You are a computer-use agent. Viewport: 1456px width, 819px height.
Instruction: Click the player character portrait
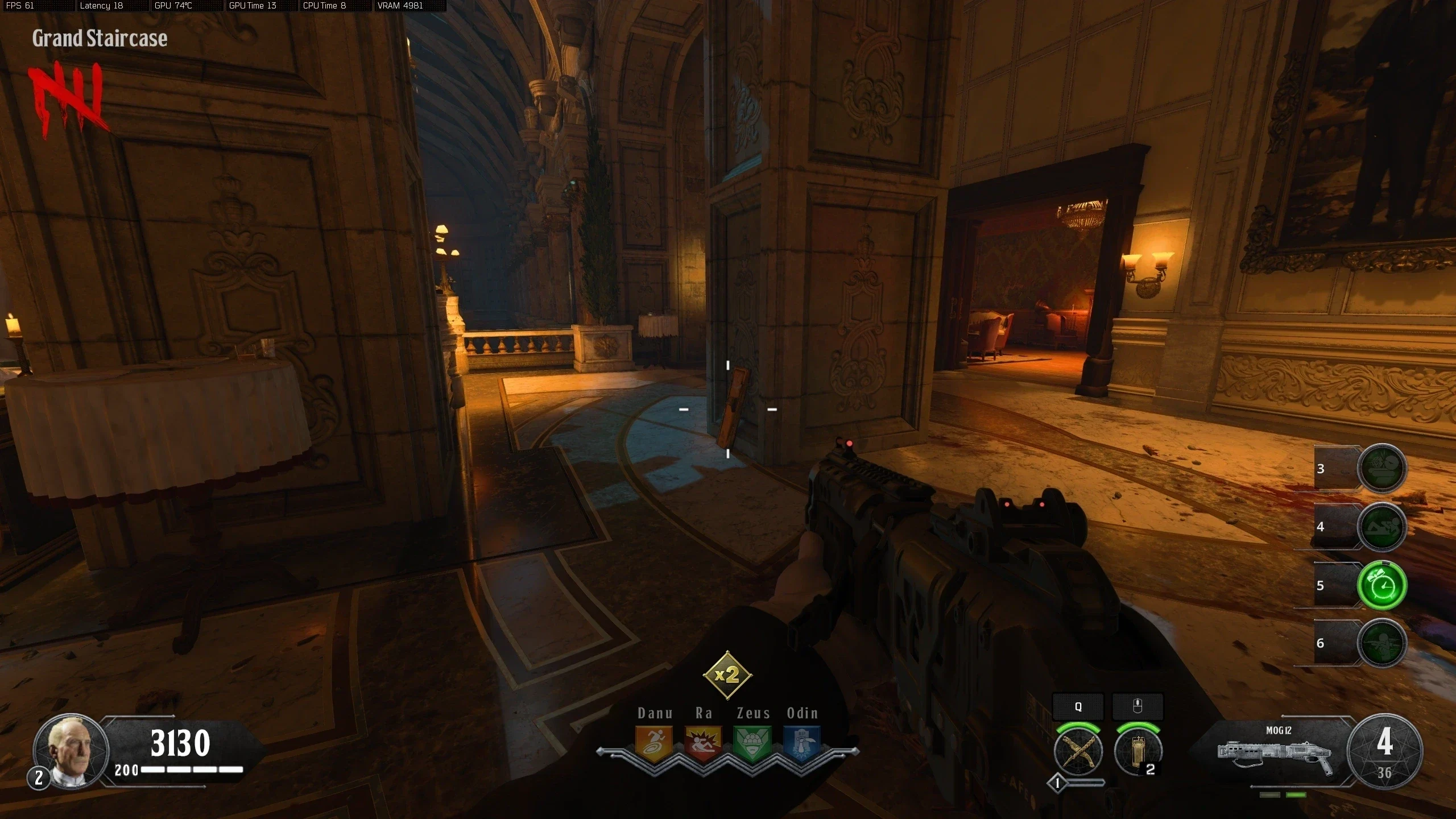71,751
